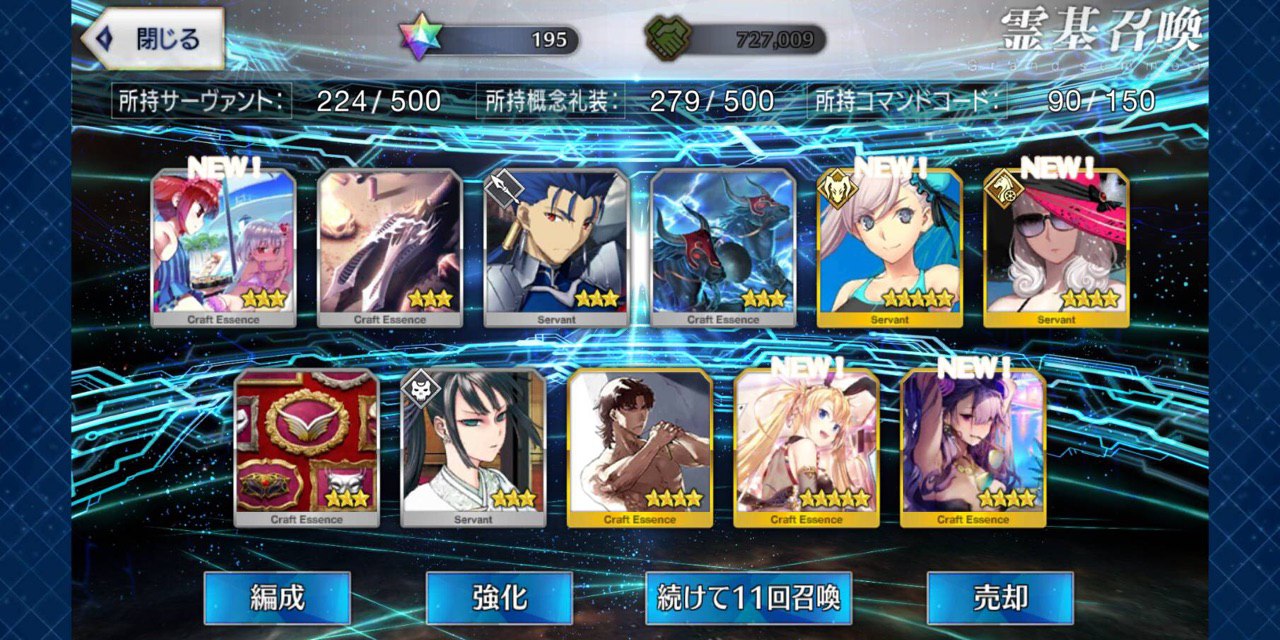The width and height of the screenshot is (1280, 640).
Task: Select the four-star servant with pink sun hat
Action: pos(1056,248)
